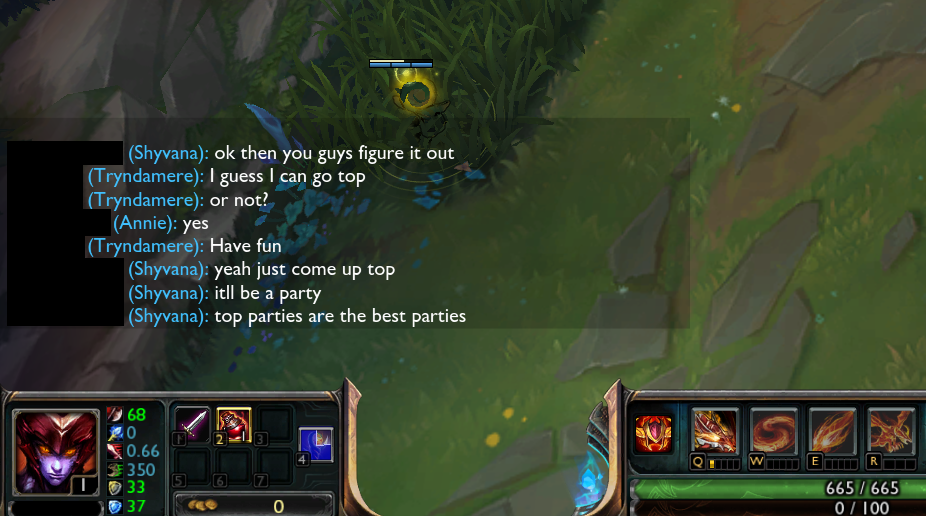This screenshot has height=516, width=926.
Task: Cast Flame Breath on E
Action: coord(832,431)
